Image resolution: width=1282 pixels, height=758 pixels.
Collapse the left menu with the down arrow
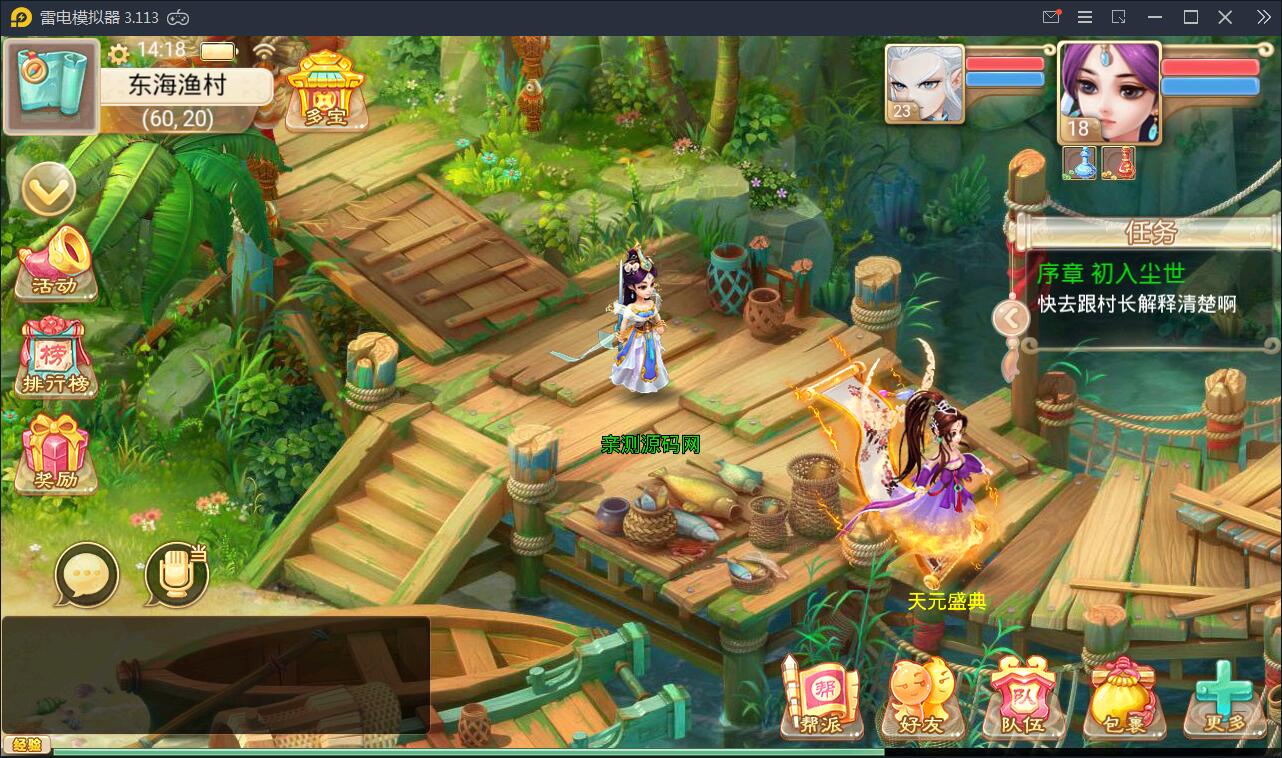coord(48,188)
